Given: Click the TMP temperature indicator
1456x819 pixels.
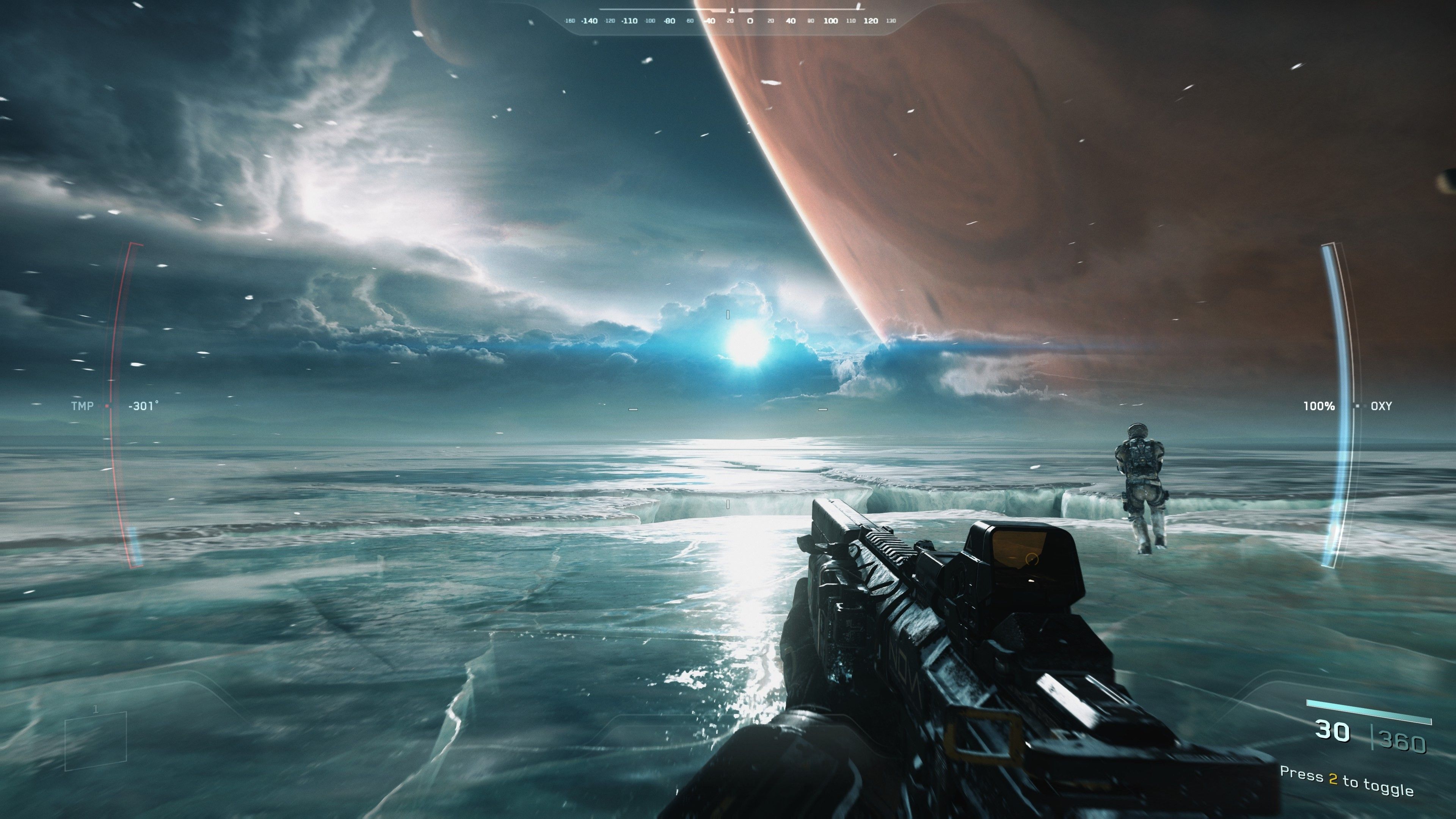Looking at the screenshot, I should pyautogui.click(x=83, y=406).
